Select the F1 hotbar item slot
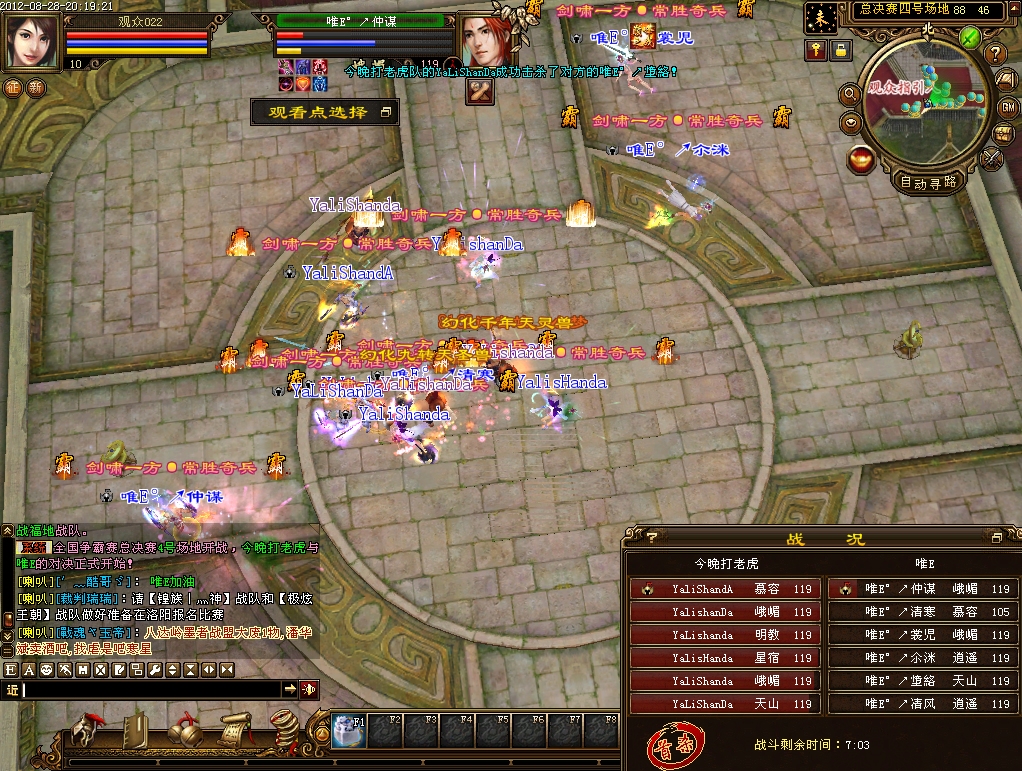Screen dimensions: 1022x771 (350, 731)
